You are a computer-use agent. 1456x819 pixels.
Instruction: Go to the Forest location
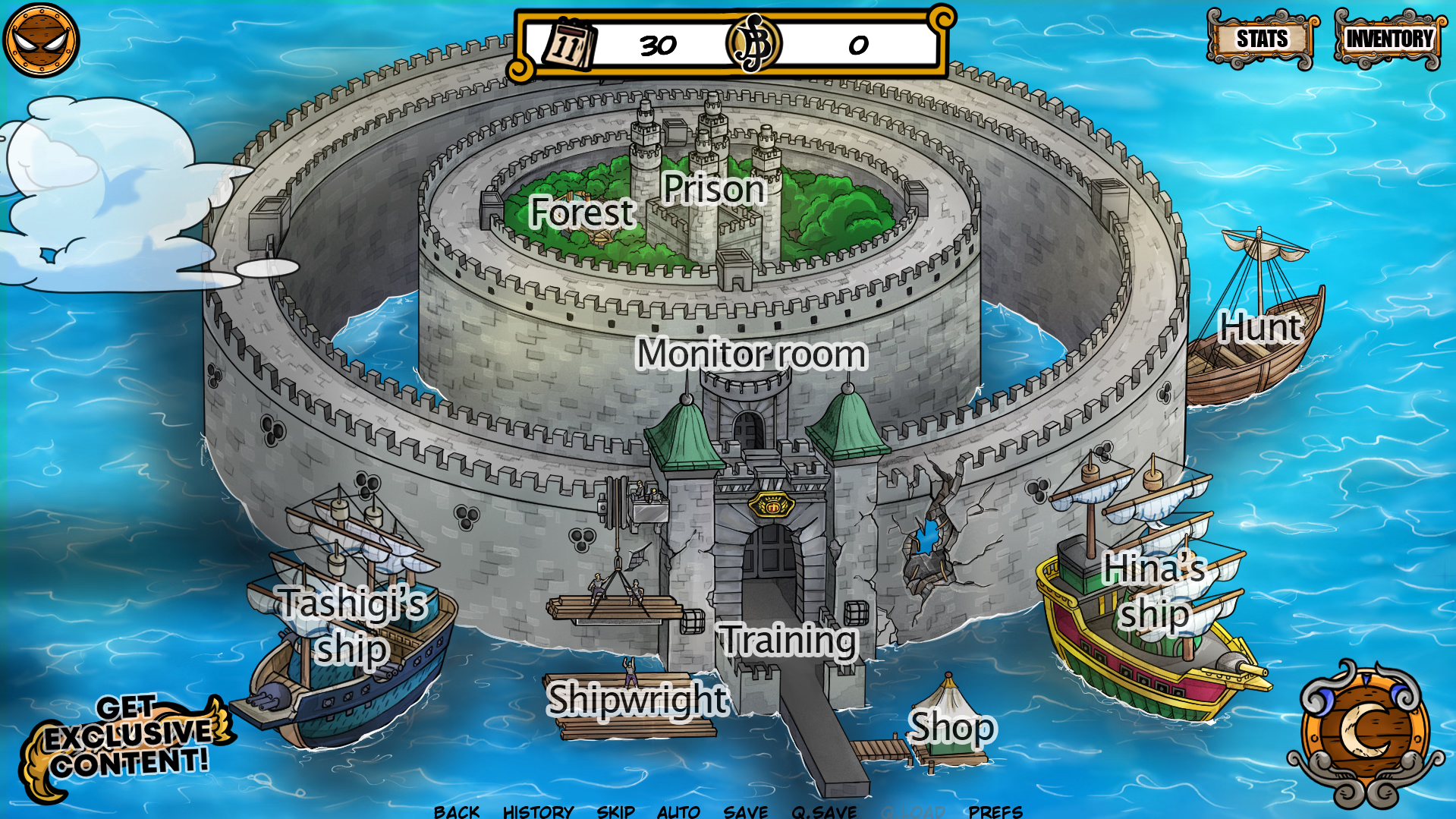point(582,212)
